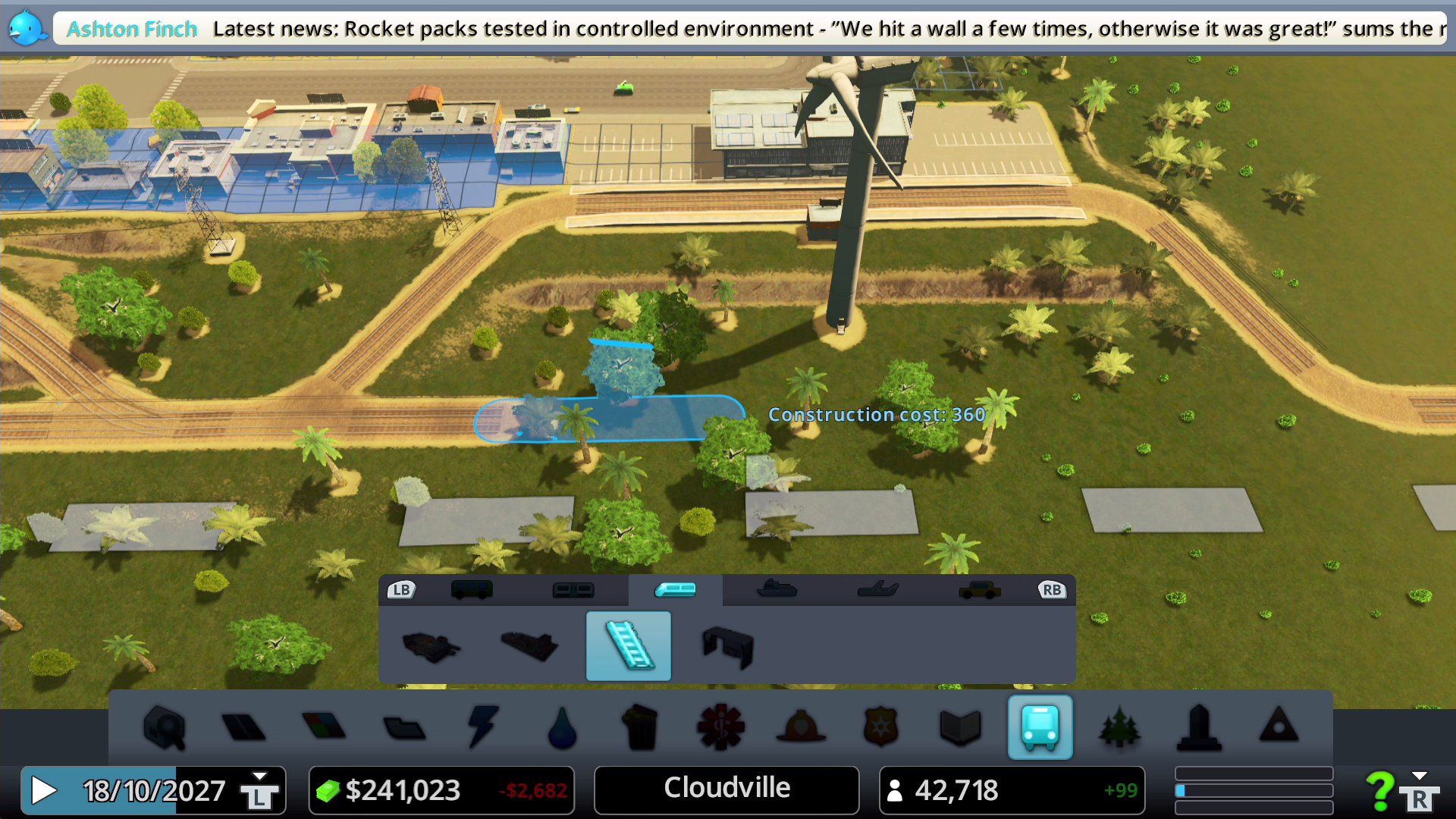Click the Healthcare services icon
Image resolution: width=1456 pixels, height=819 pixels.
click(x=720, y=728)
